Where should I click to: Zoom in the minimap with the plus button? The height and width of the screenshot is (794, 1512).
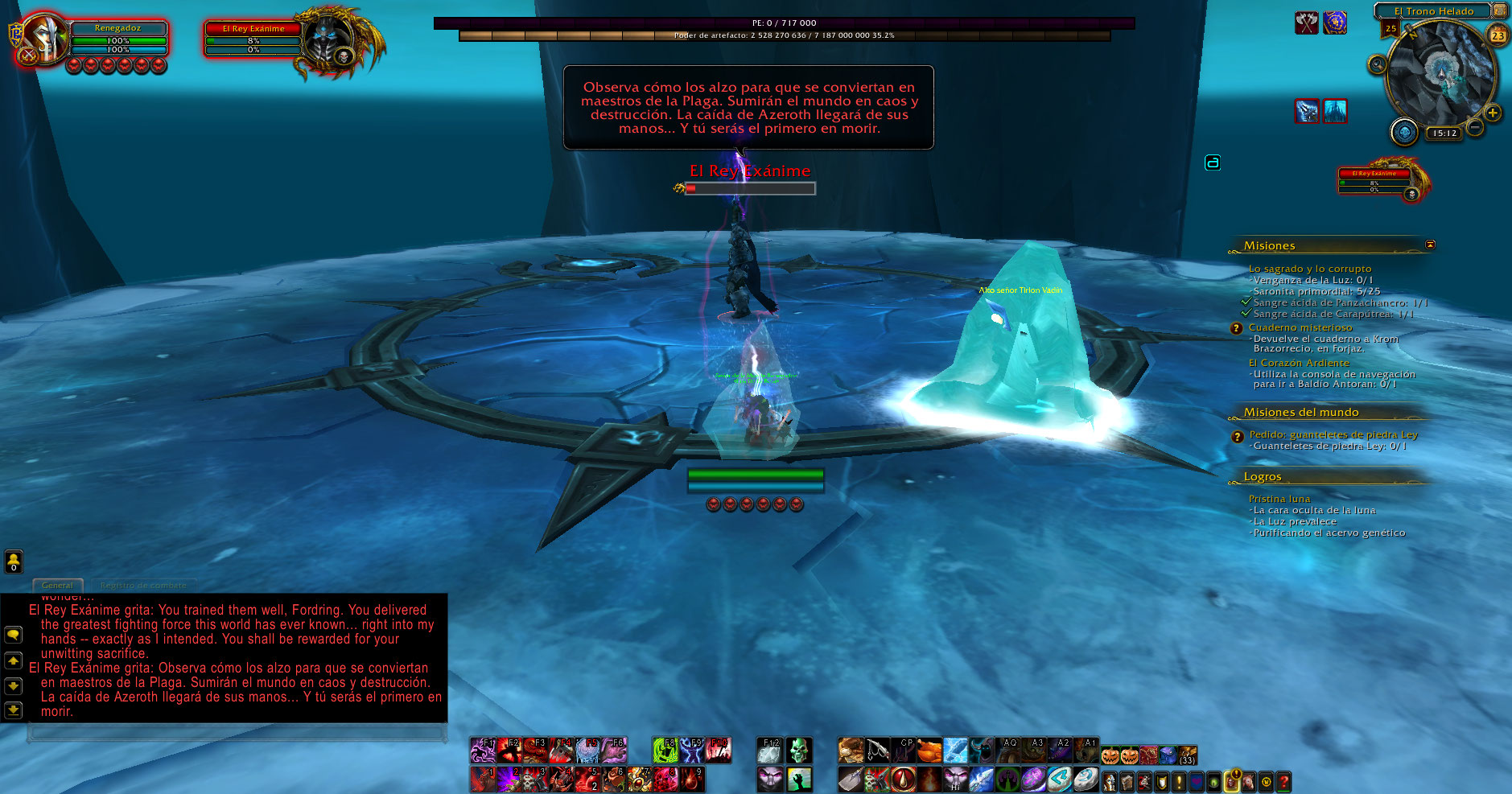coord(1493,113)
